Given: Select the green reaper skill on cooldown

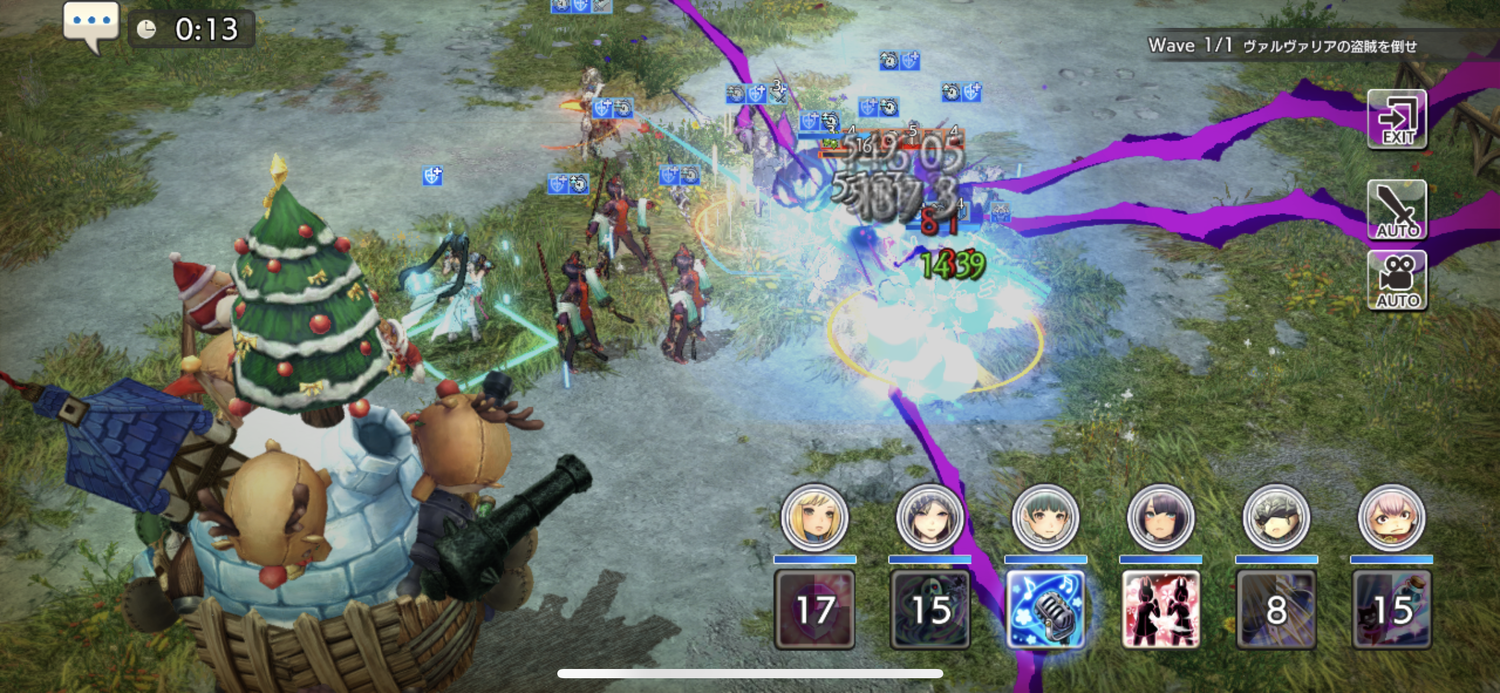Looking at the screenshot, I should 931,609.
